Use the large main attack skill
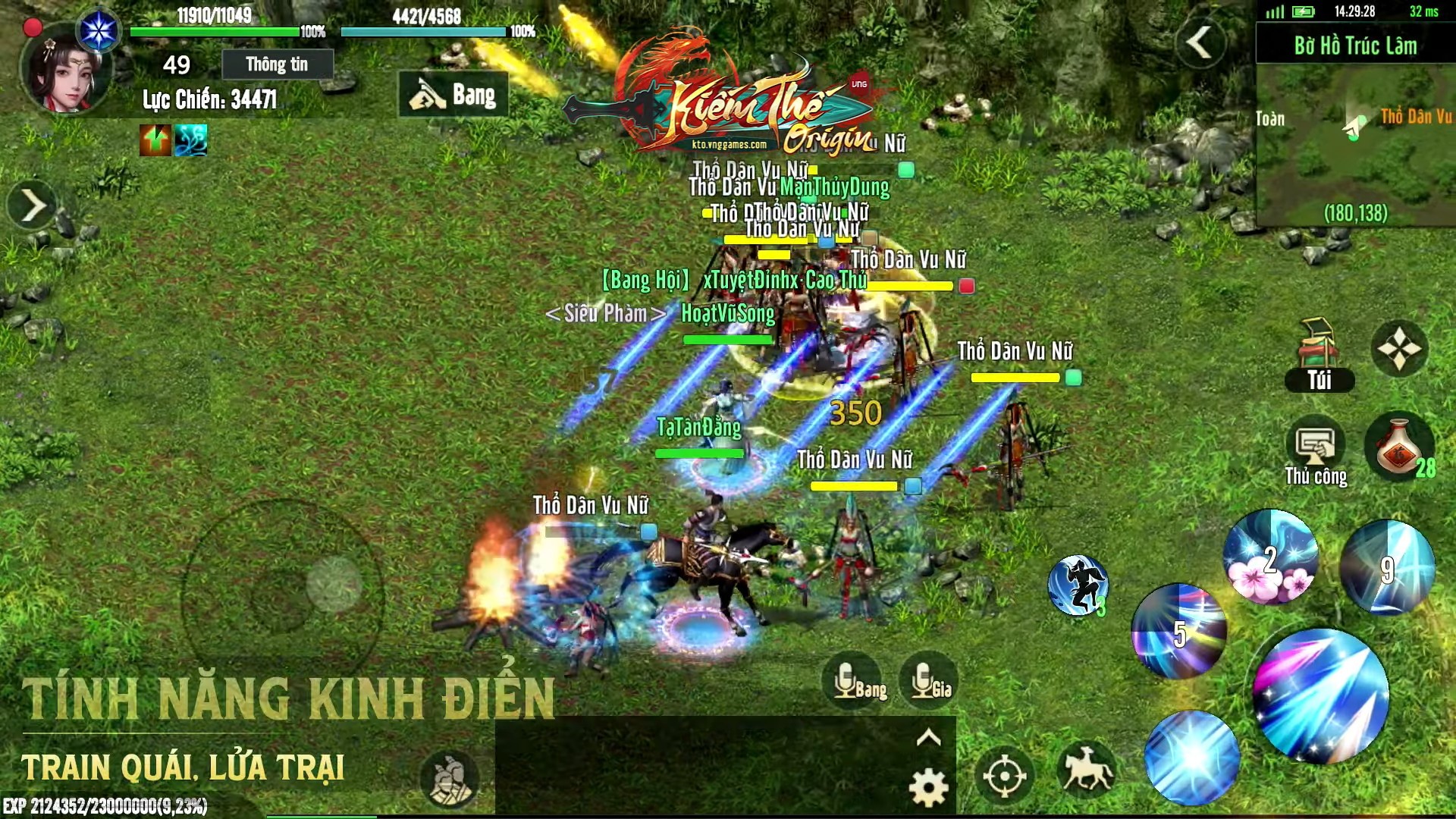 click(1321, 695)
